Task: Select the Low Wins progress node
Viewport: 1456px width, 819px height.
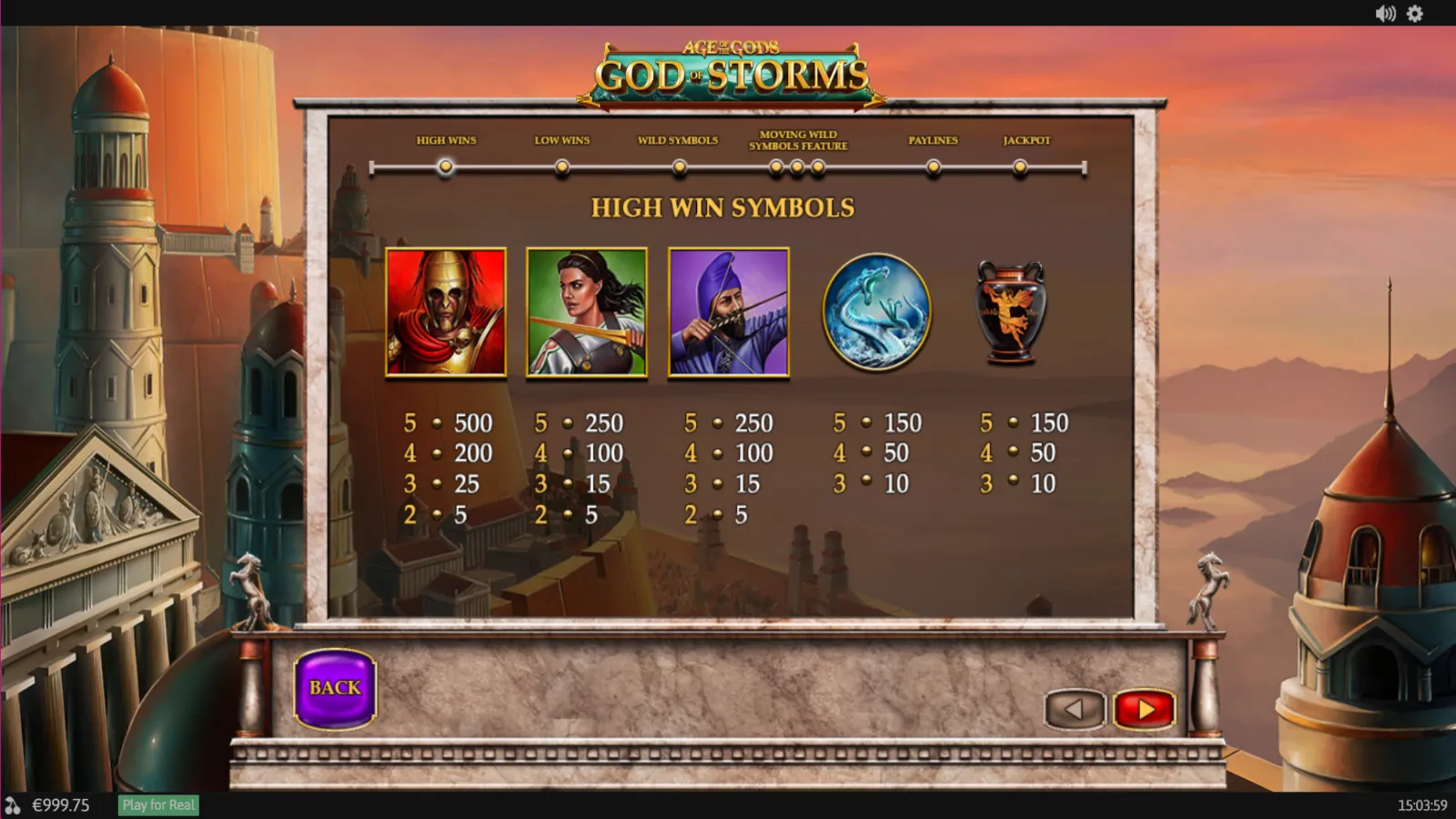Action: [x=561, y=167]
